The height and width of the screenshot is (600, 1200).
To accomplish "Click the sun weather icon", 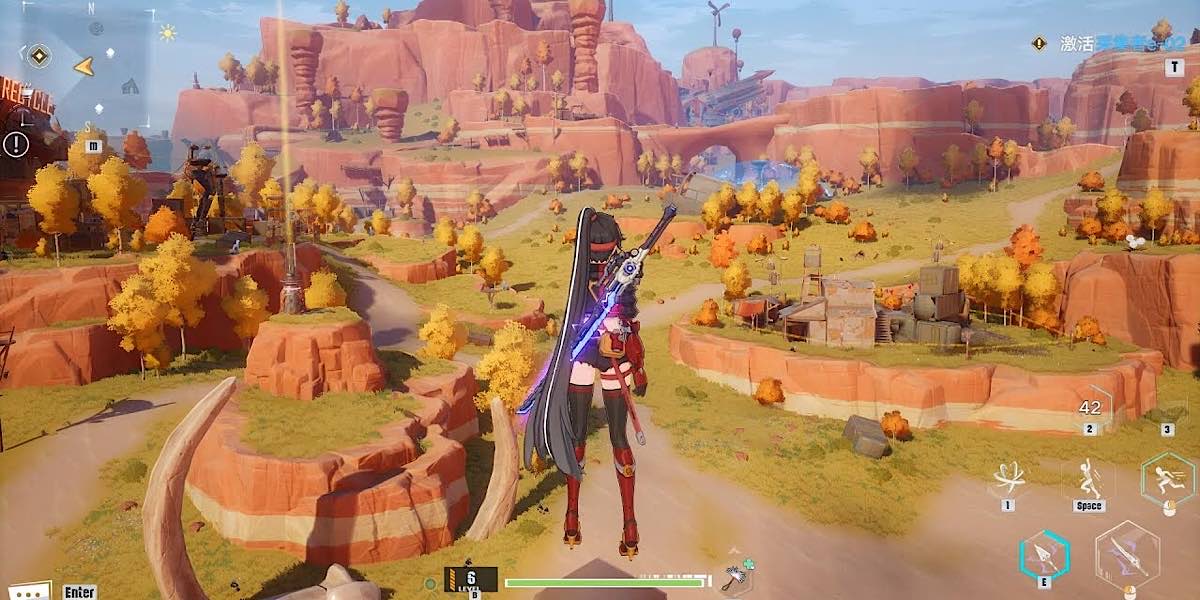I will pos(167,33).
